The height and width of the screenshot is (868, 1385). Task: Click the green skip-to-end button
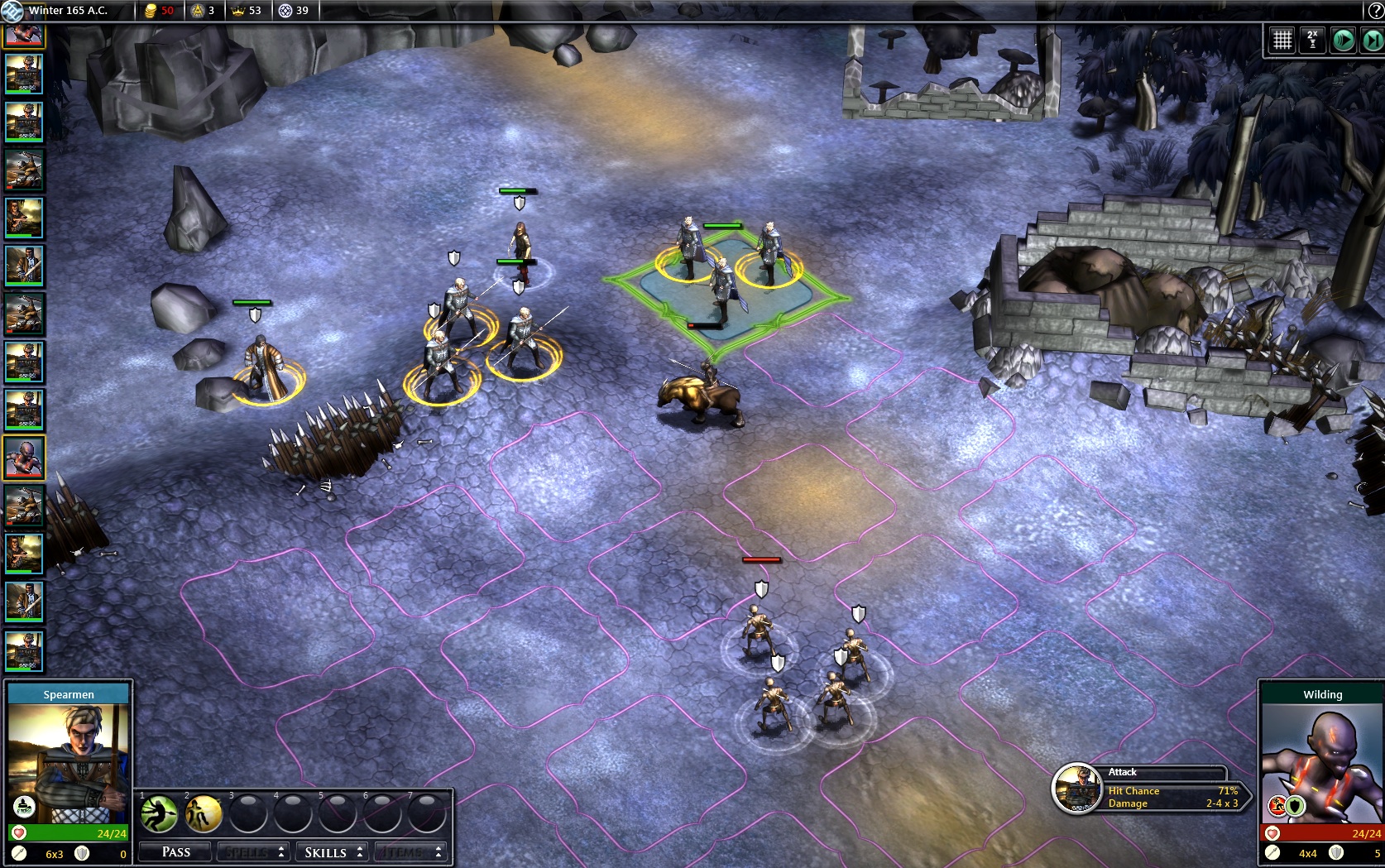point(1372,40)
